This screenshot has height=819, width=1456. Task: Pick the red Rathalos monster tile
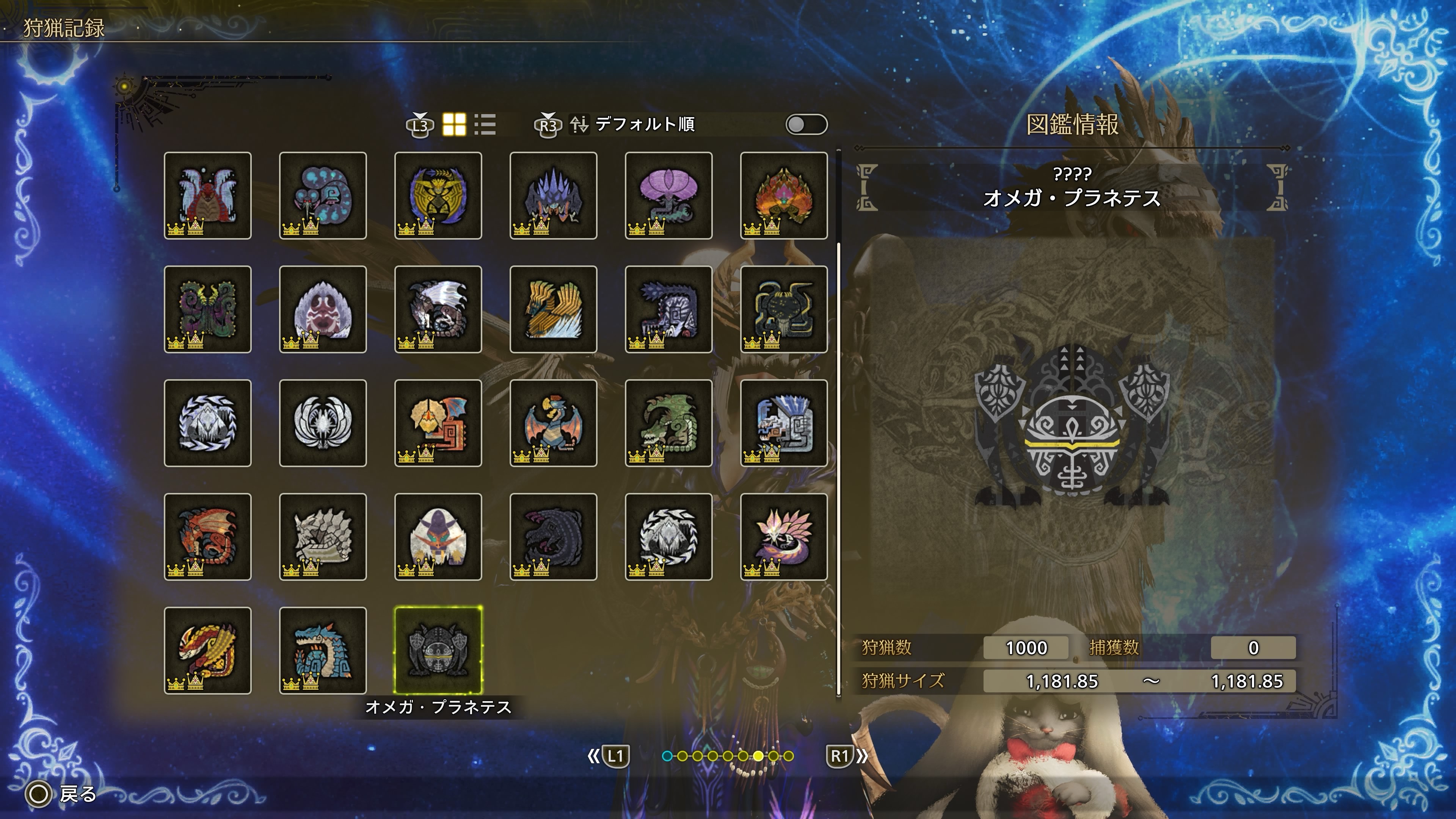pos(207,537)
